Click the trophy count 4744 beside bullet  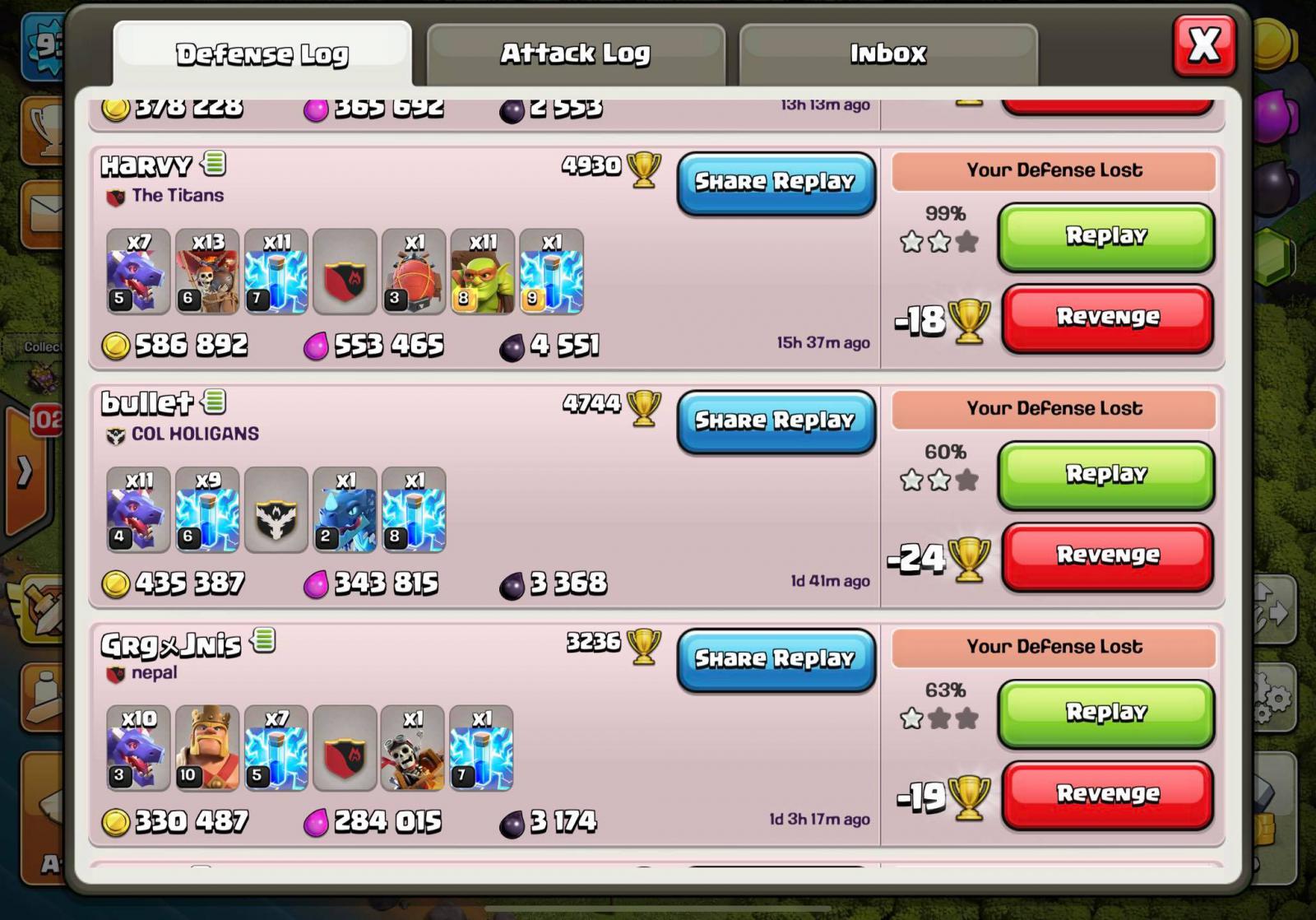(593, 402)
